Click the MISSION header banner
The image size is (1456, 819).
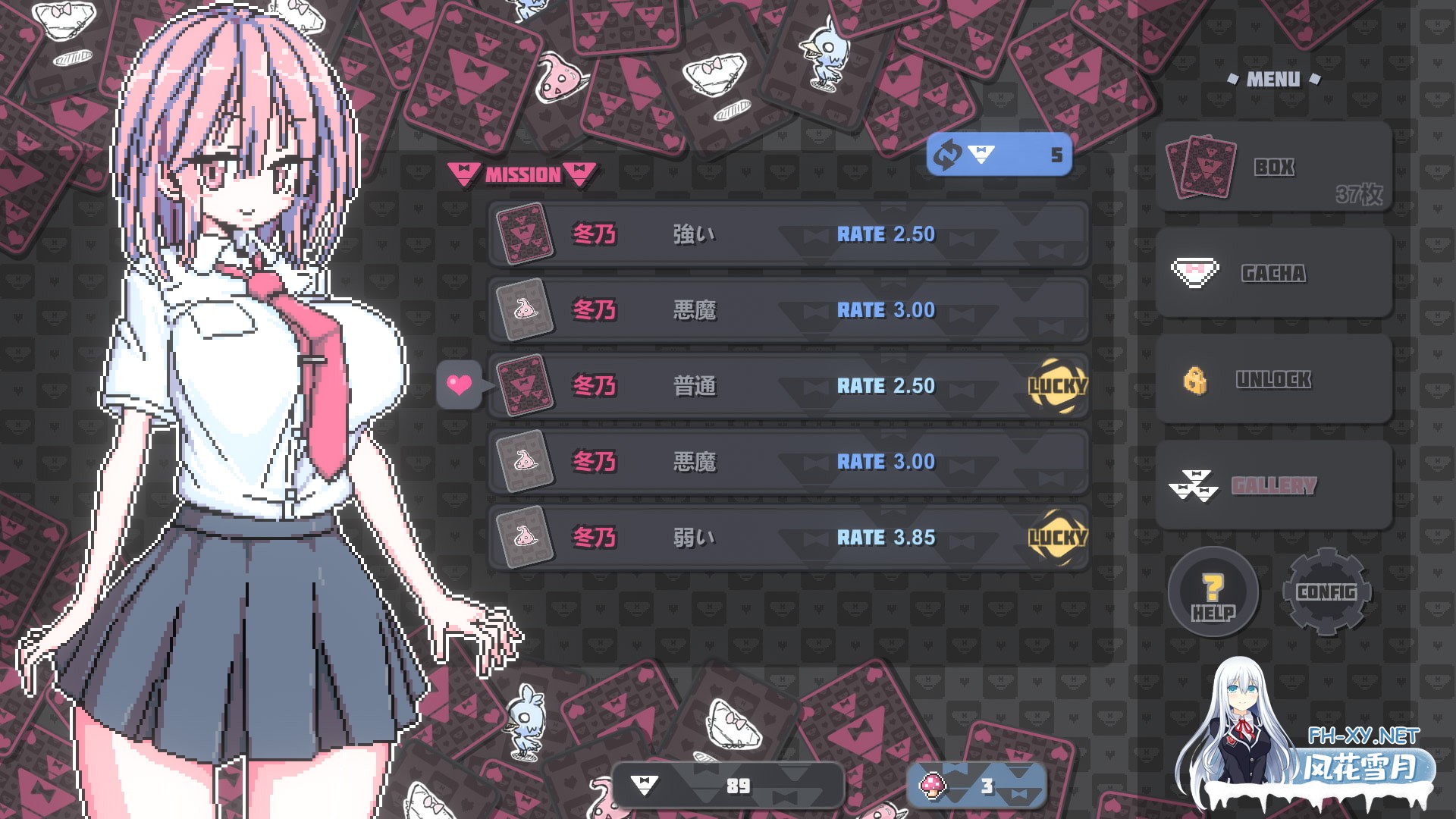coord(519,174)
